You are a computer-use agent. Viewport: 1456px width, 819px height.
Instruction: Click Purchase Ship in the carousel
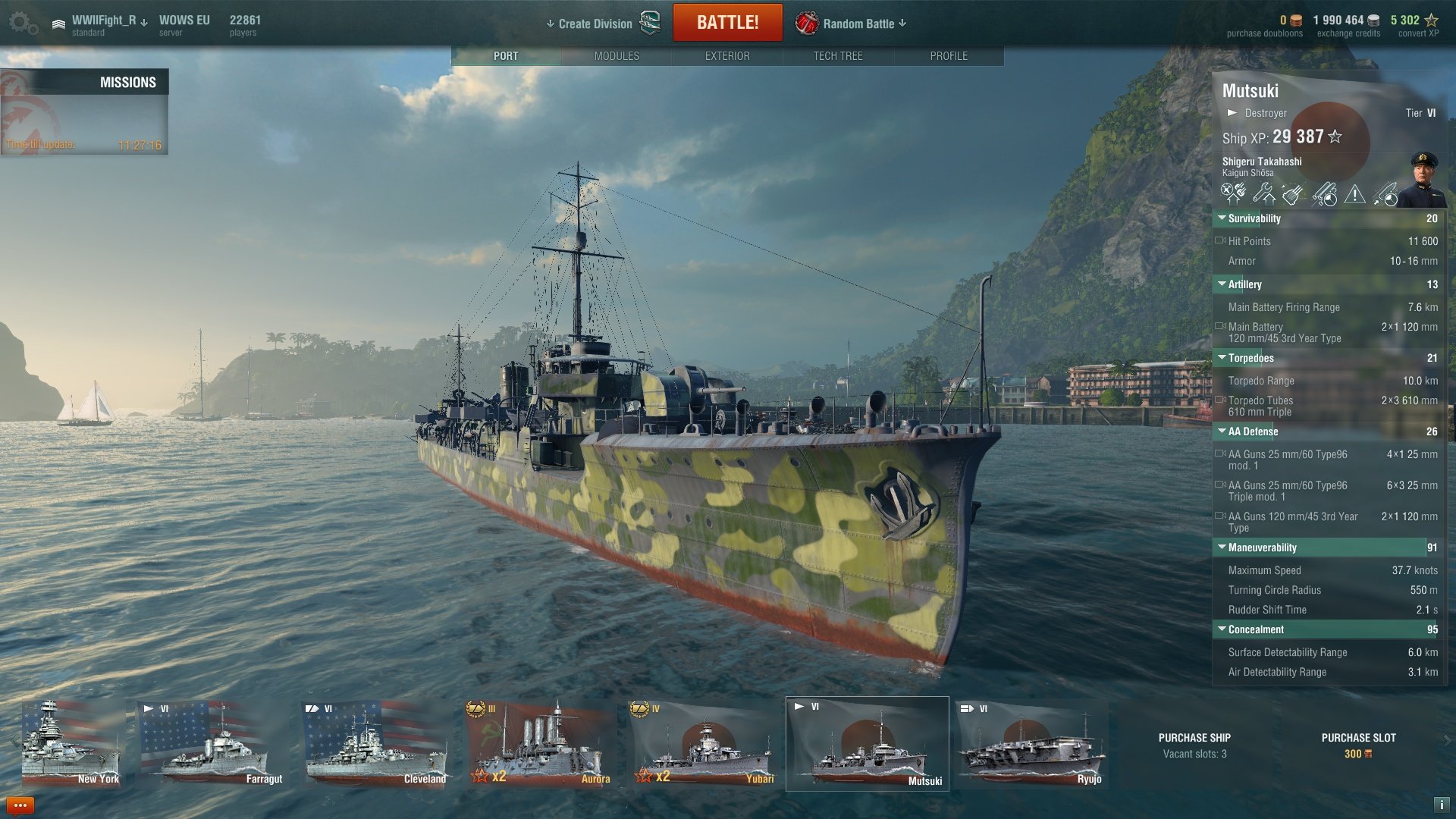(1194, 745)
